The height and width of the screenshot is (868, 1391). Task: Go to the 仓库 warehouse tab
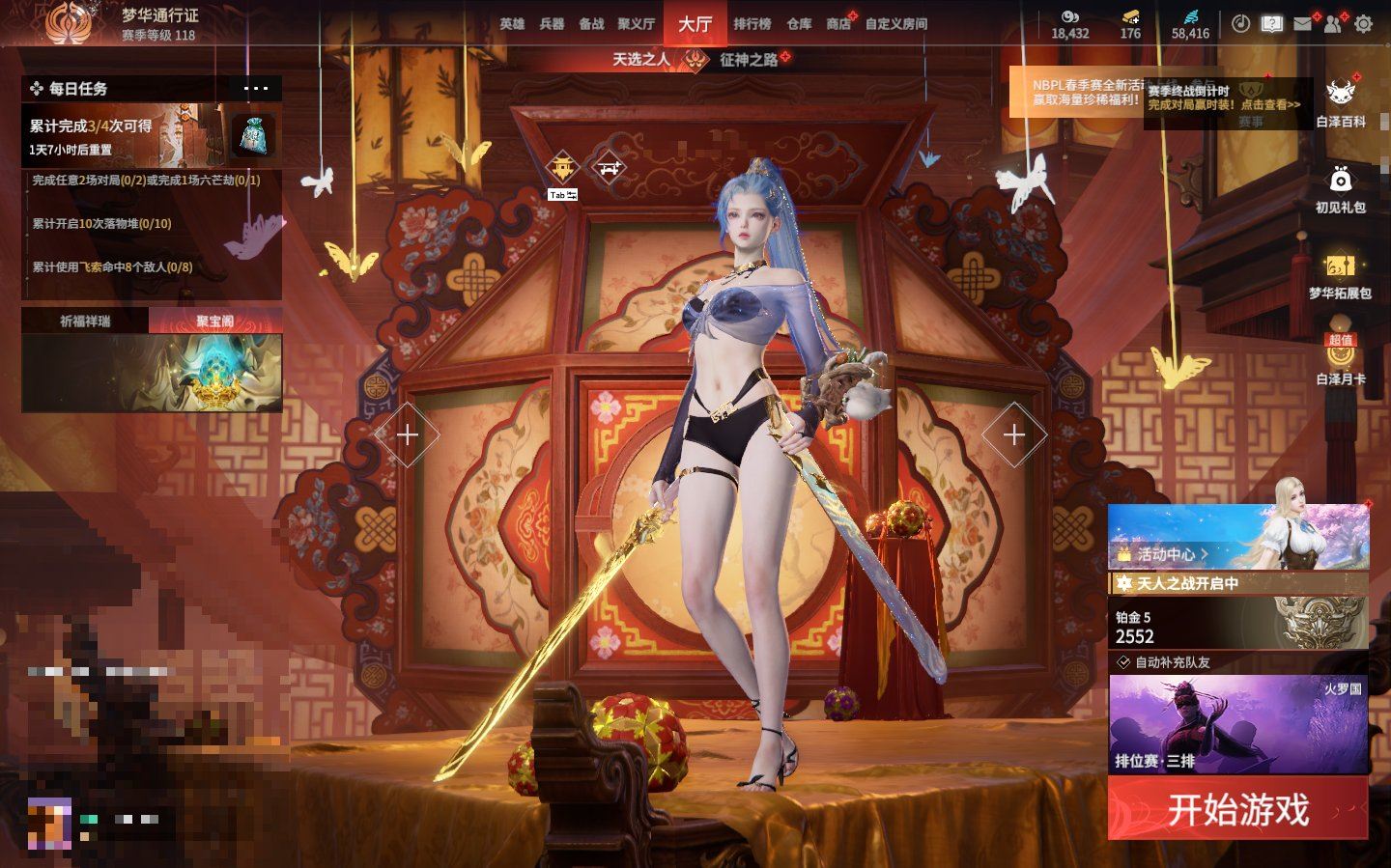point(799,24)
